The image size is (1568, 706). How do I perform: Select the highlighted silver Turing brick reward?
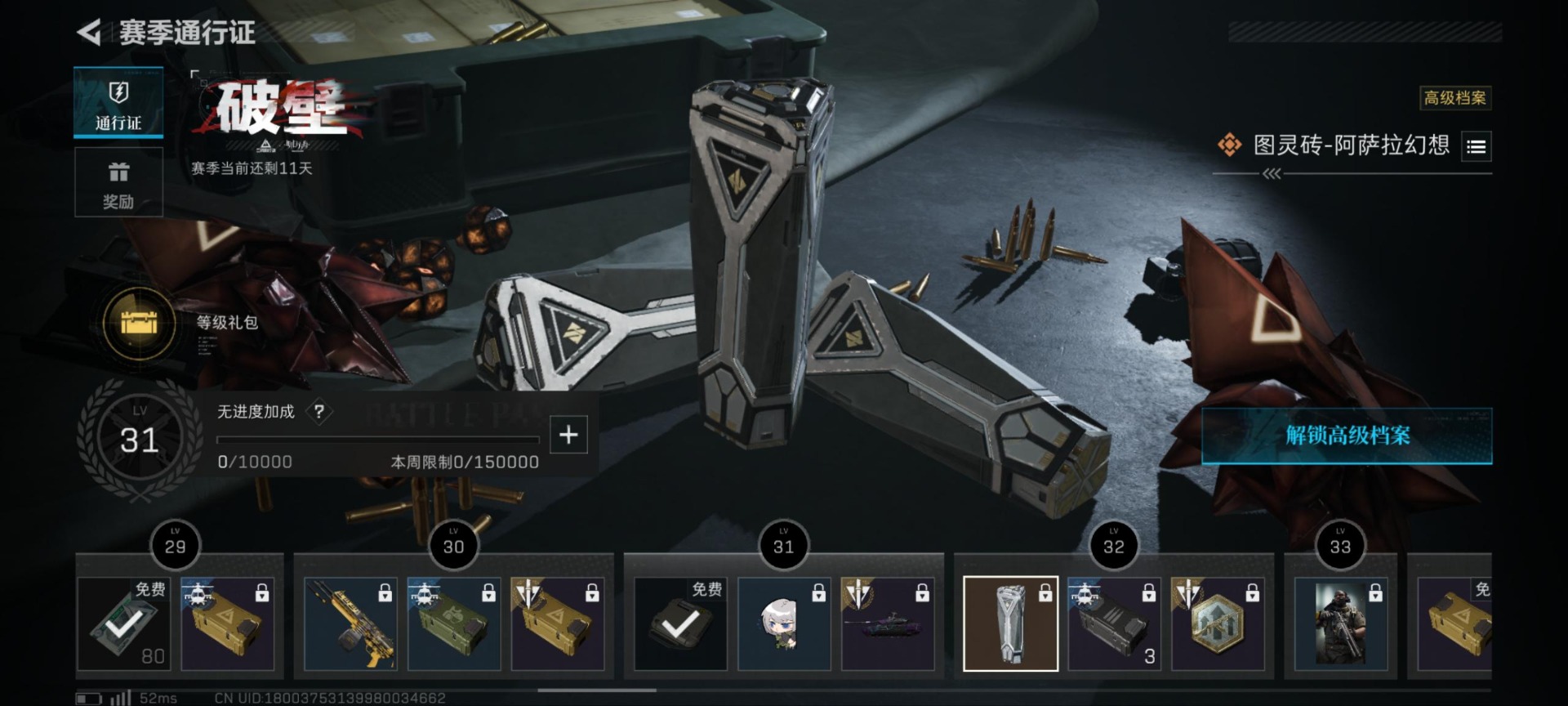[x=1010, y=624]
